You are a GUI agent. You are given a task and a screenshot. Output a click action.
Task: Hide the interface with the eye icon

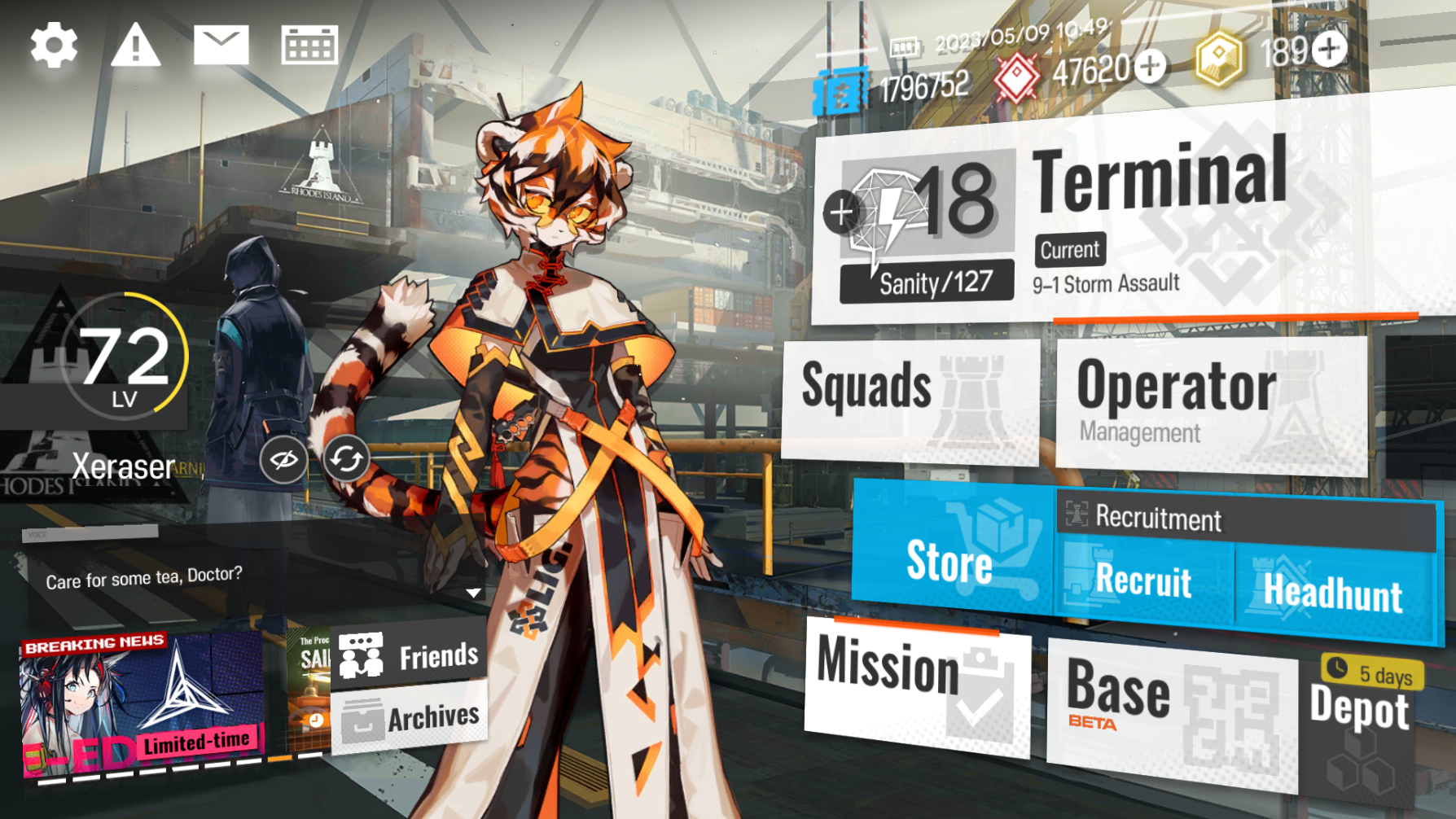283,460
